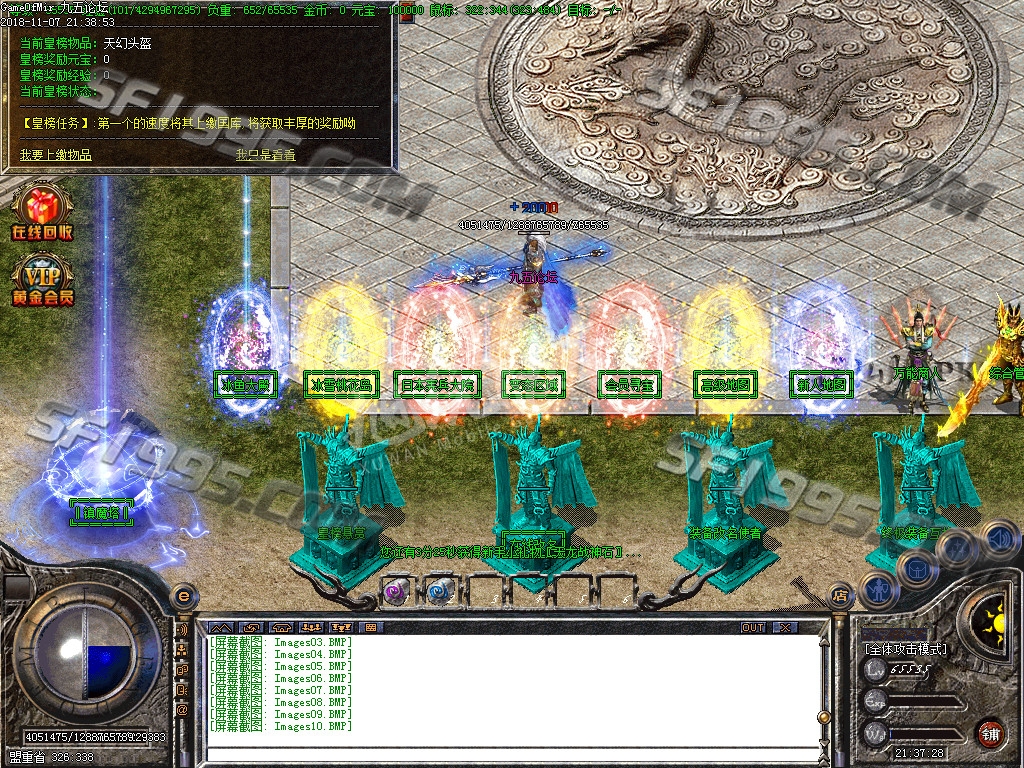
Task: Open the 店 shop button
Action: 840,594
